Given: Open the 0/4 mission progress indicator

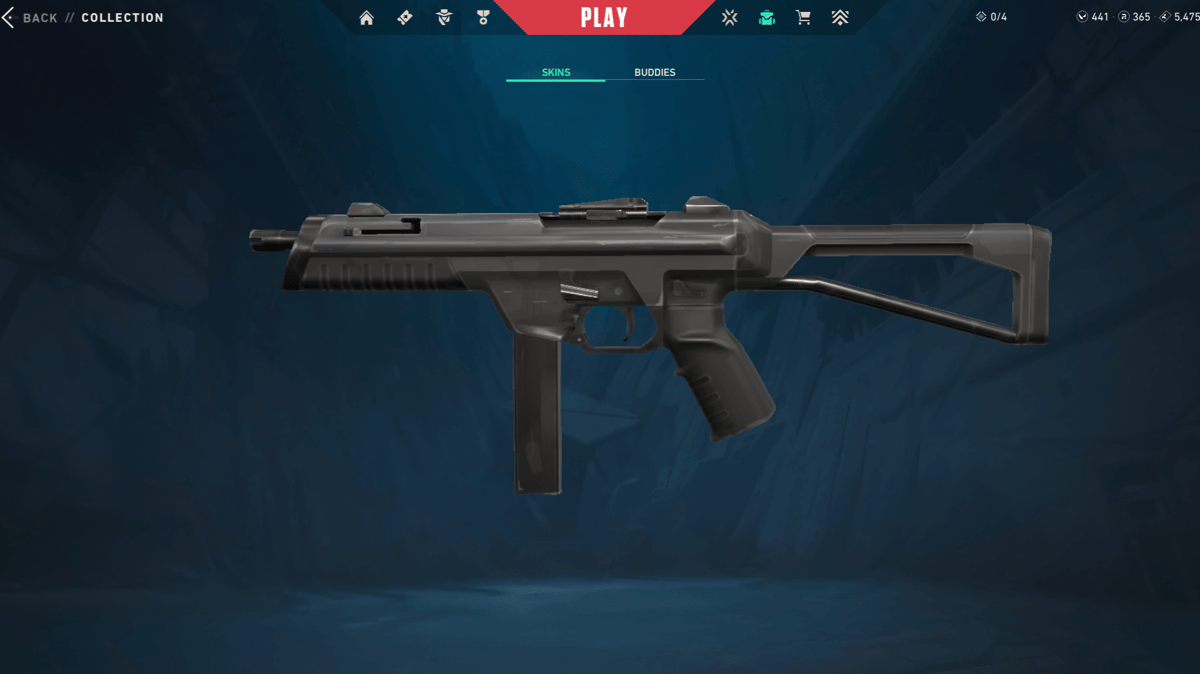Looking at the screenshot, I should click(x=991, y=18).
